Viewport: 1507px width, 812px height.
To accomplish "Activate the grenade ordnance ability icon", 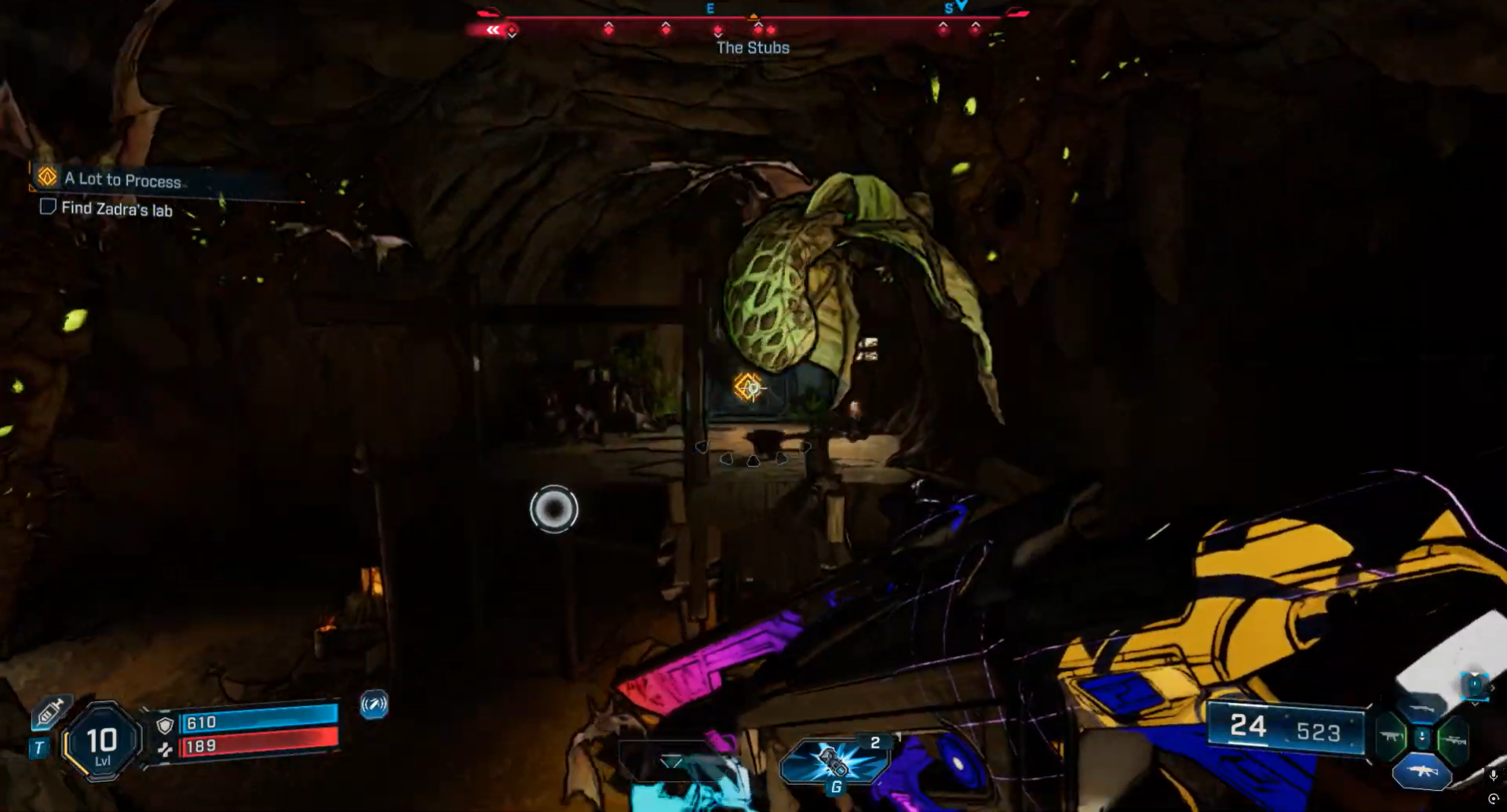I will [x=834, y=761].
